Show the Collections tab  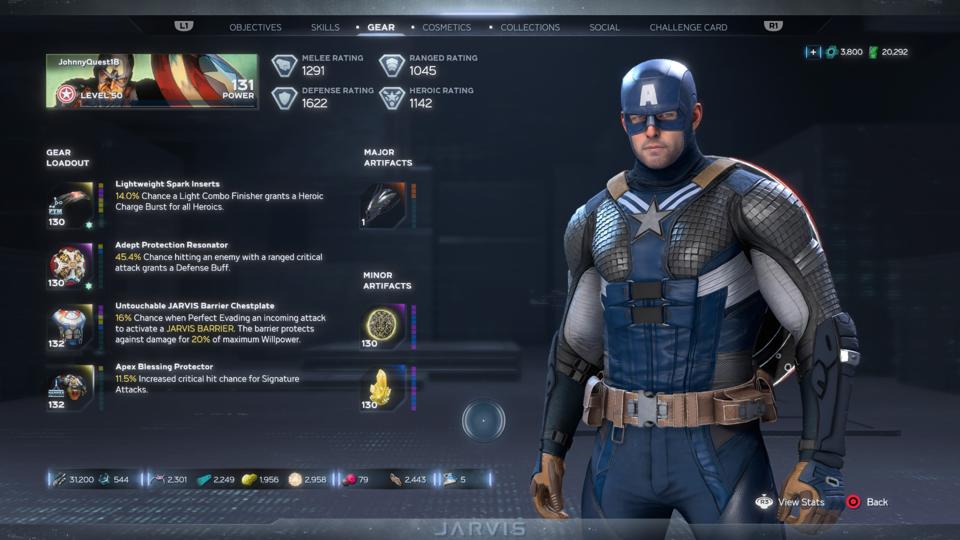tap(530, 27)
